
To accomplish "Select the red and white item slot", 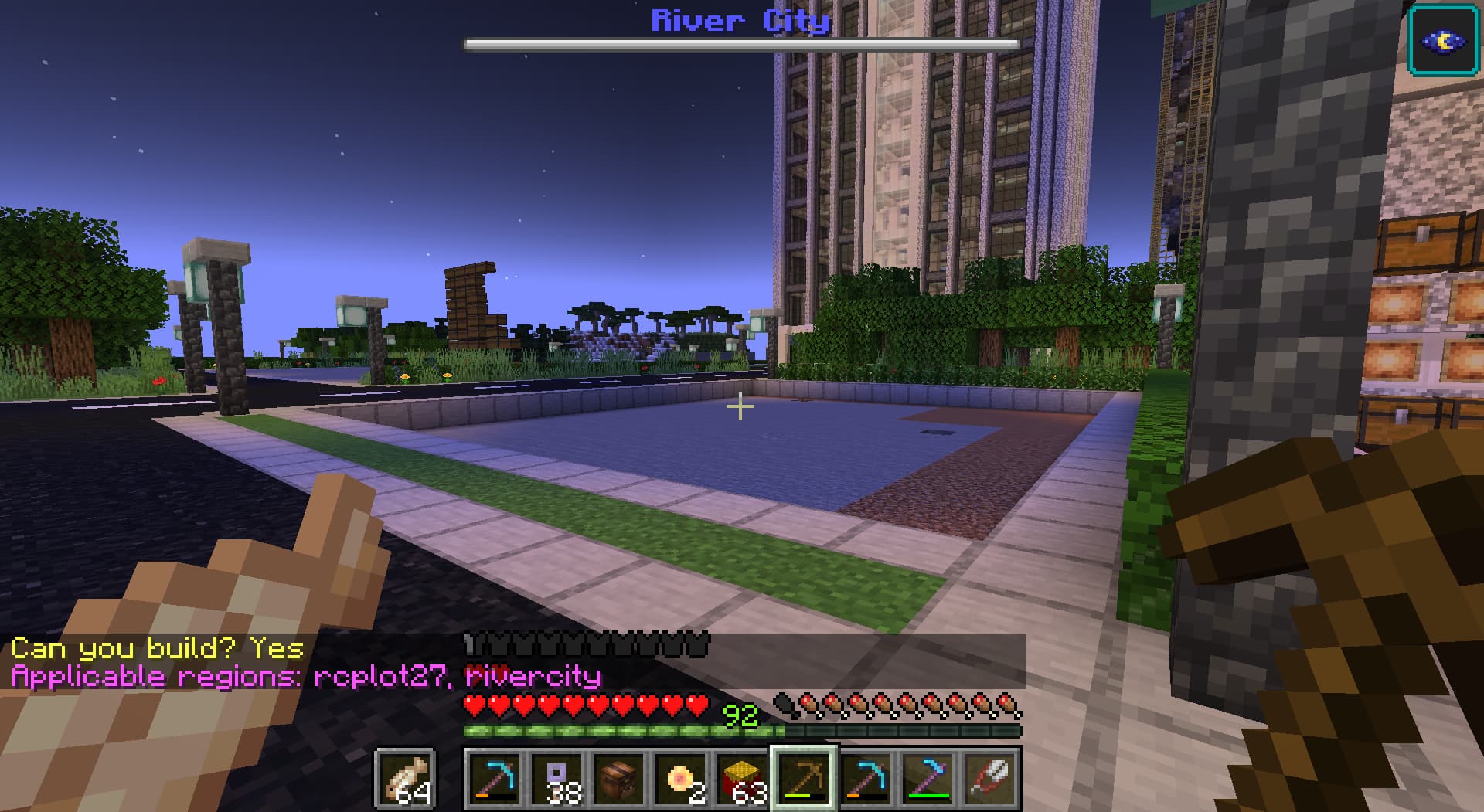I will [990, 778].
